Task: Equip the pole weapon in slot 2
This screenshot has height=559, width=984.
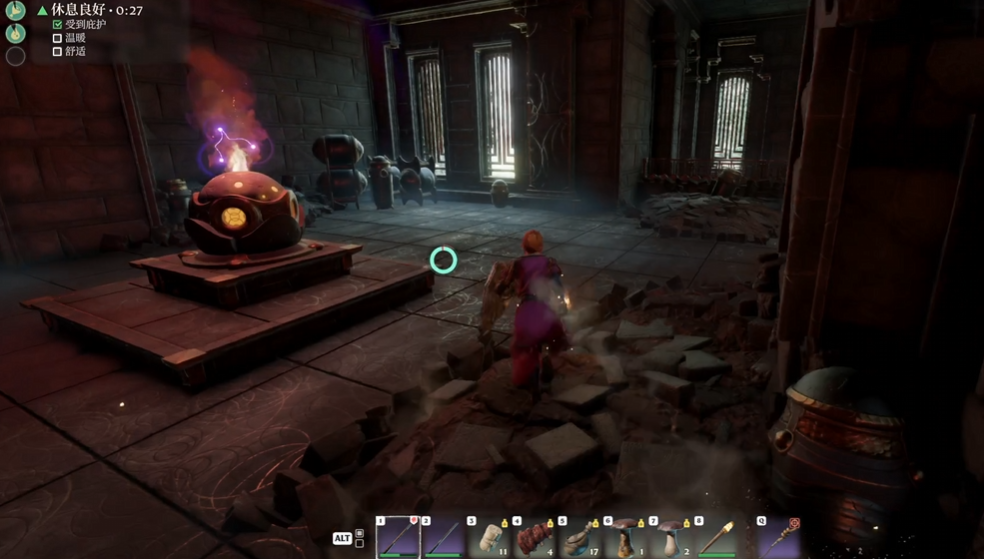Action: pos(441,537)
